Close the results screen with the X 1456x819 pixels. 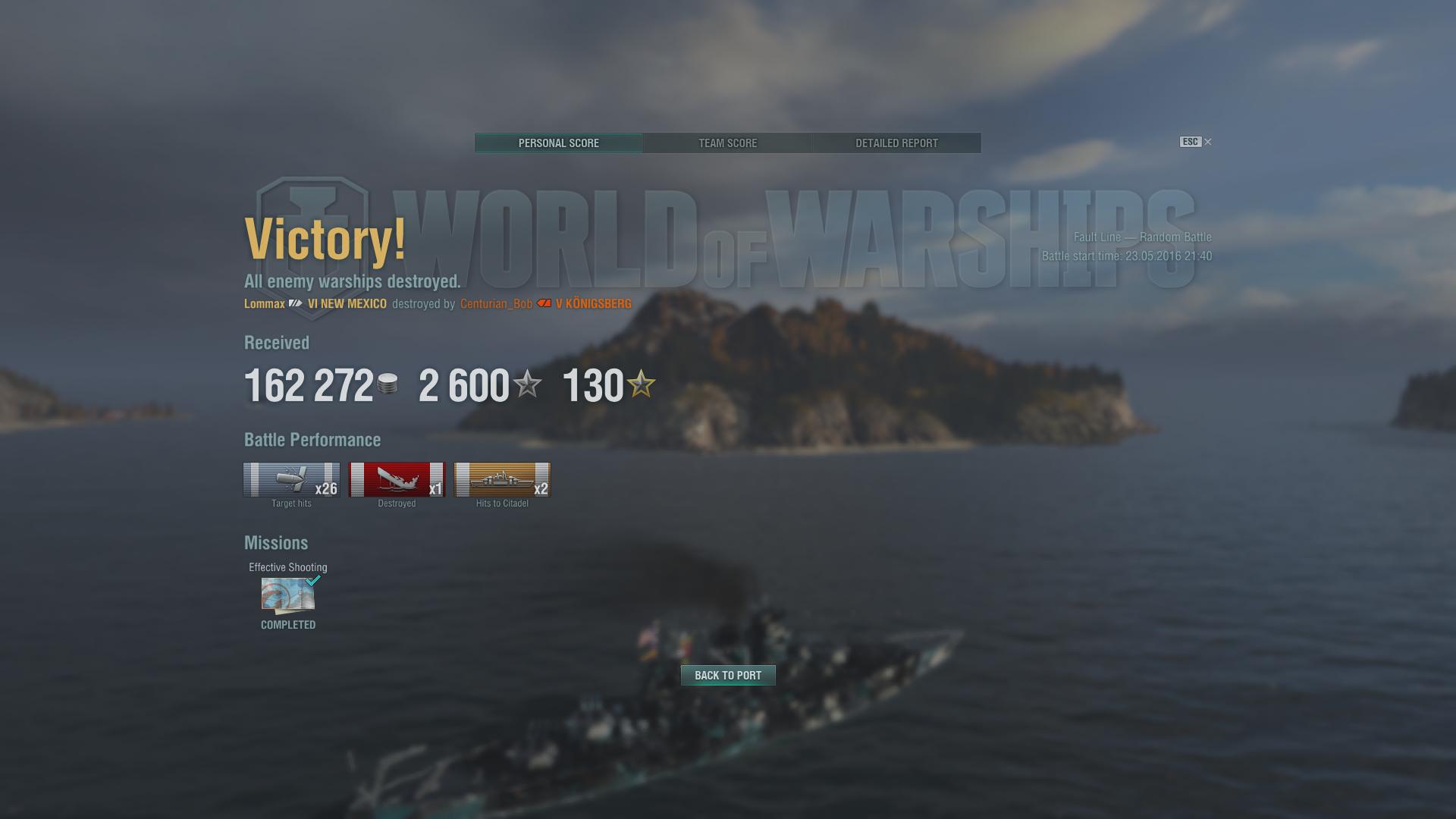pyautogui.click(x=1208, y=142)
